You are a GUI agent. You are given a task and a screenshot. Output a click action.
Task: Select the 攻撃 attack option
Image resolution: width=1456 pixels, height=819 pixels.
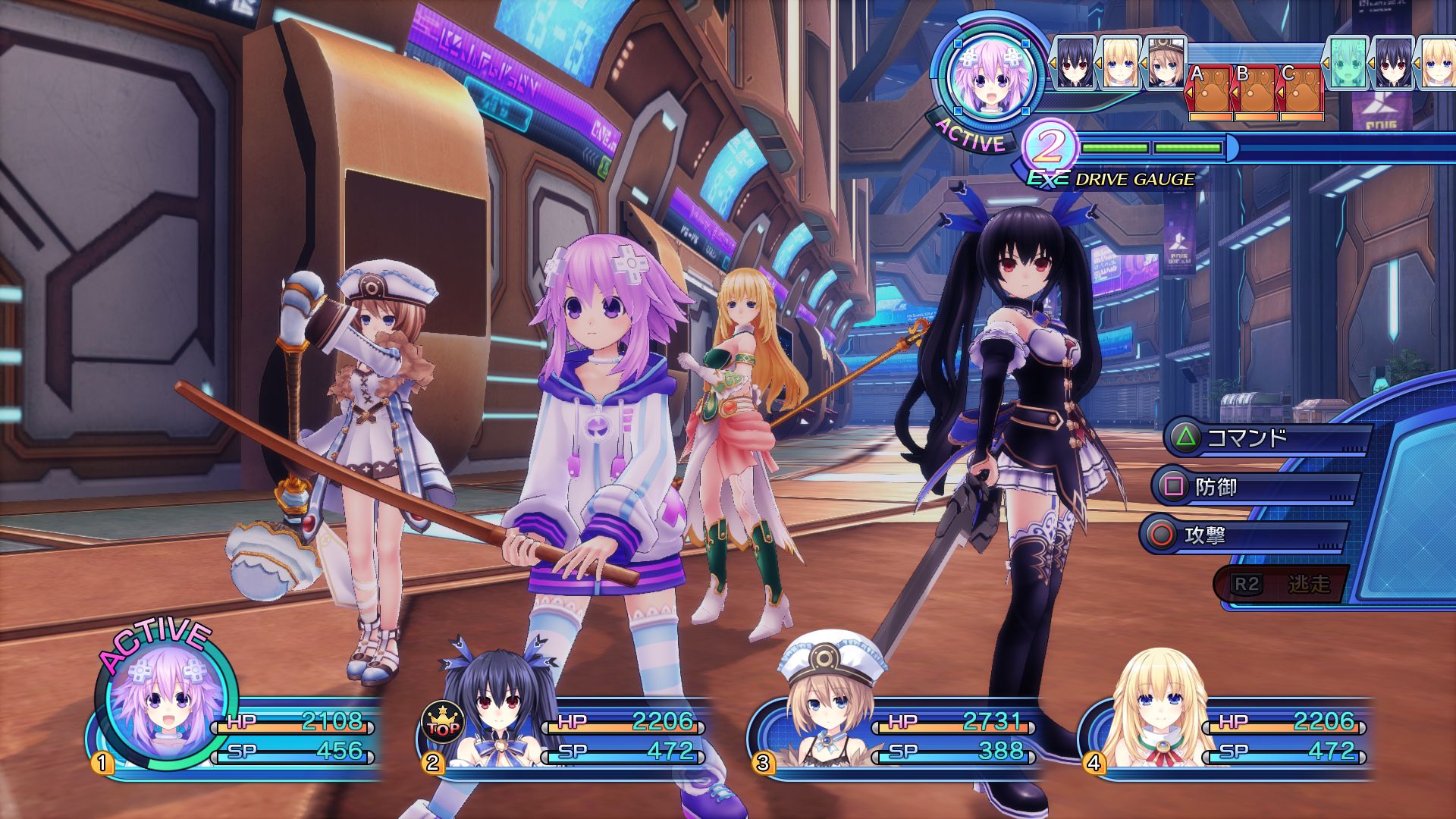coord(1244,536)
